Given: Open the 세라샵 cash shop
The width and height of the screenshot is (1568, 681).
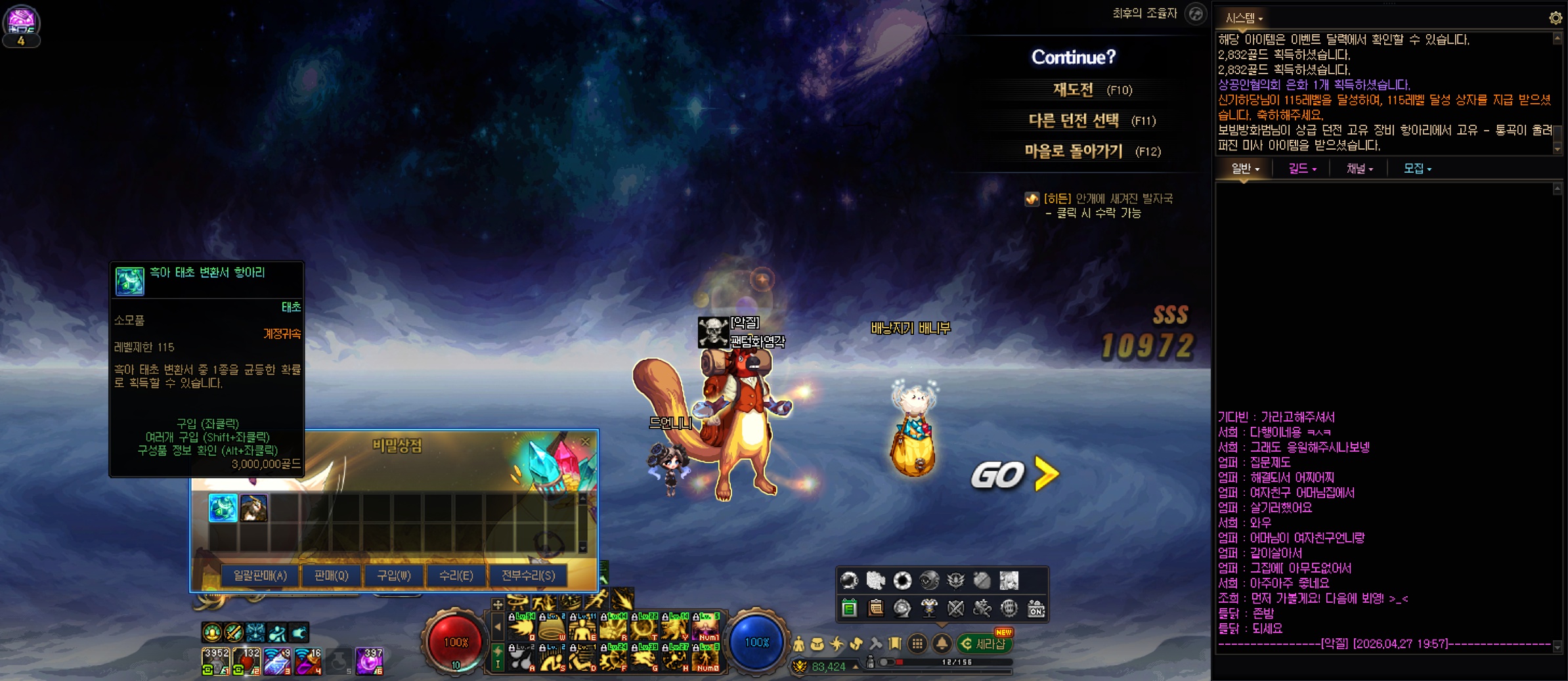Looking at the screenshot, I should click(x=984, y=644).
